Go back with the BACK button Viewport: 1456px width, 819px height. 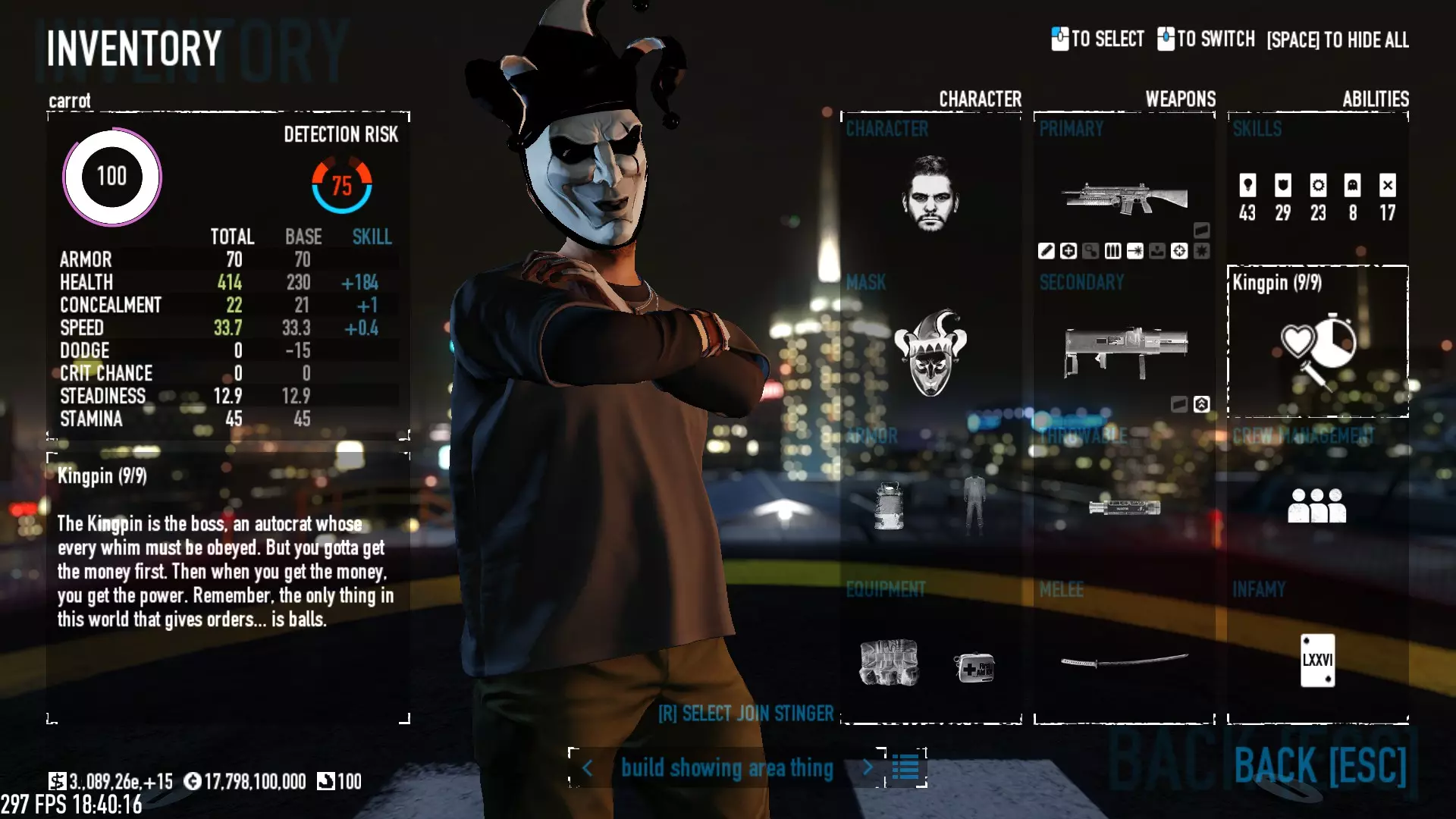pos(1320,765)
